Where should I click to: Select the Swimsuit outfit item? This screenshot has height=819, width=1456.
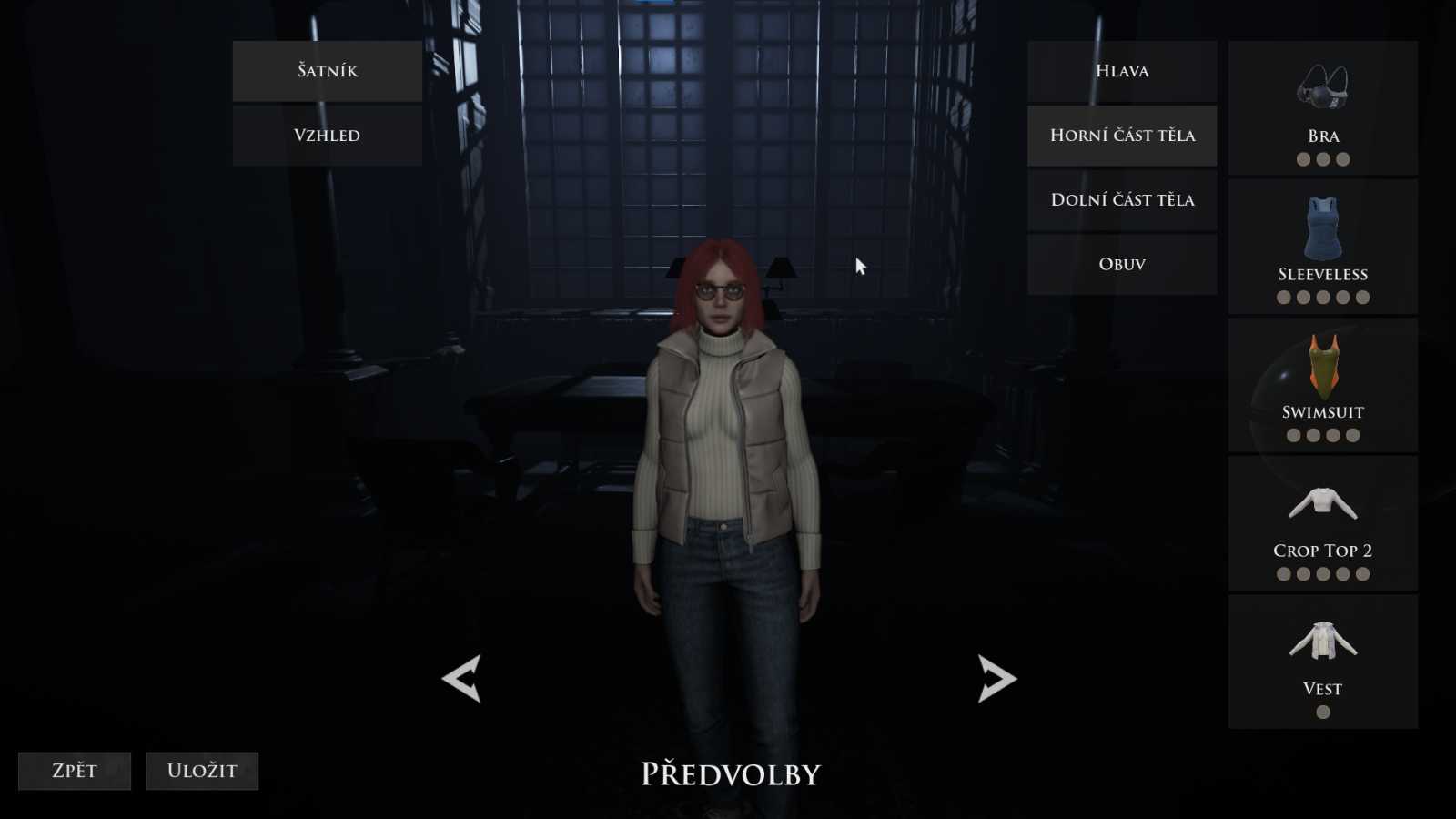(1322, 385)
